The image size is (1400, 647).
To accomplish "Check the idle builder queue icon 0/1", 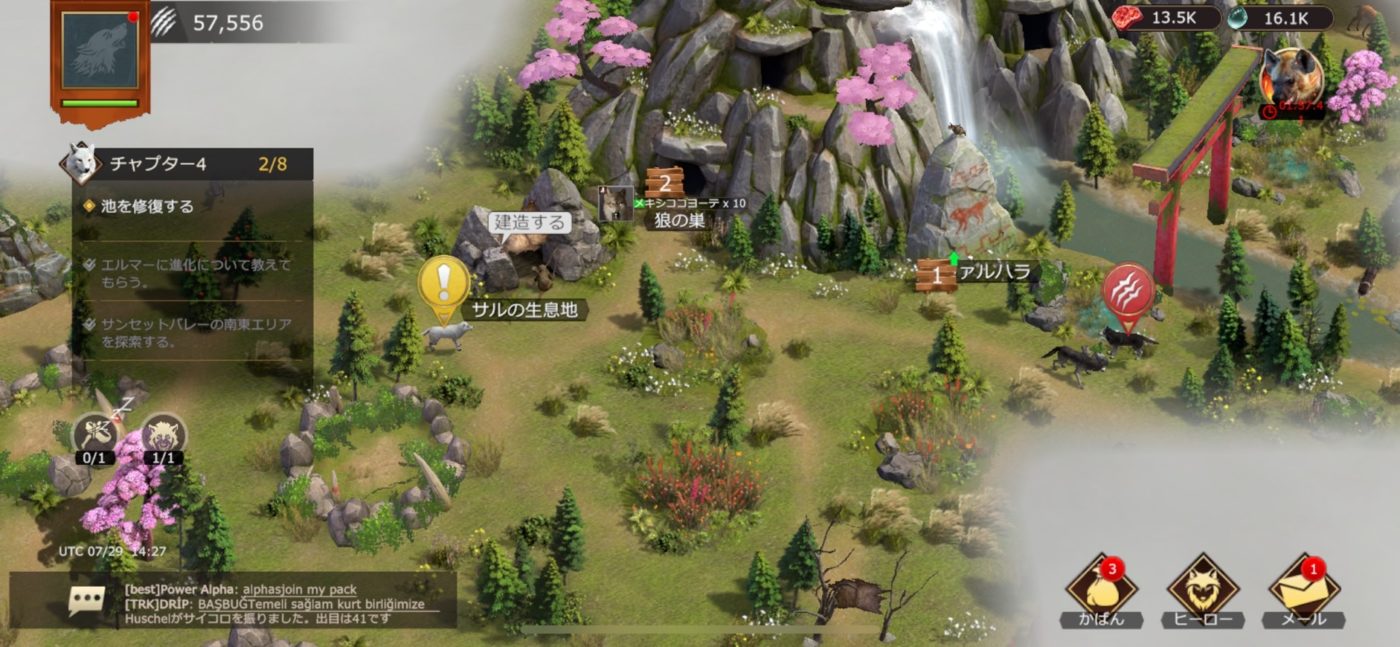I will tap(96, 436).
